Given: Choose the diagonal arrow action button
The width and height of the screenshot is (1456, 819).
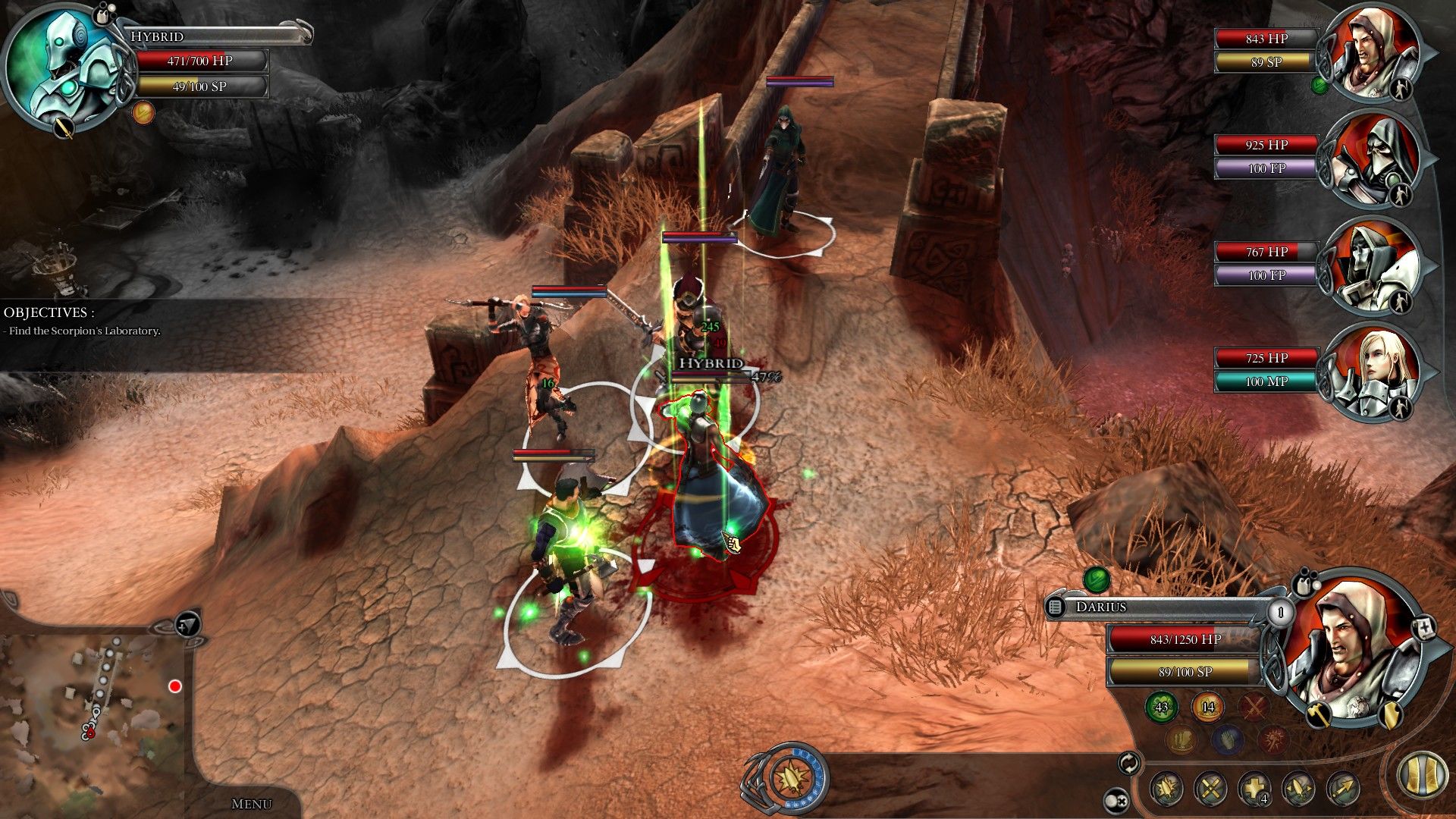Looking at the screenshot, I should [x=1343, y=789].
